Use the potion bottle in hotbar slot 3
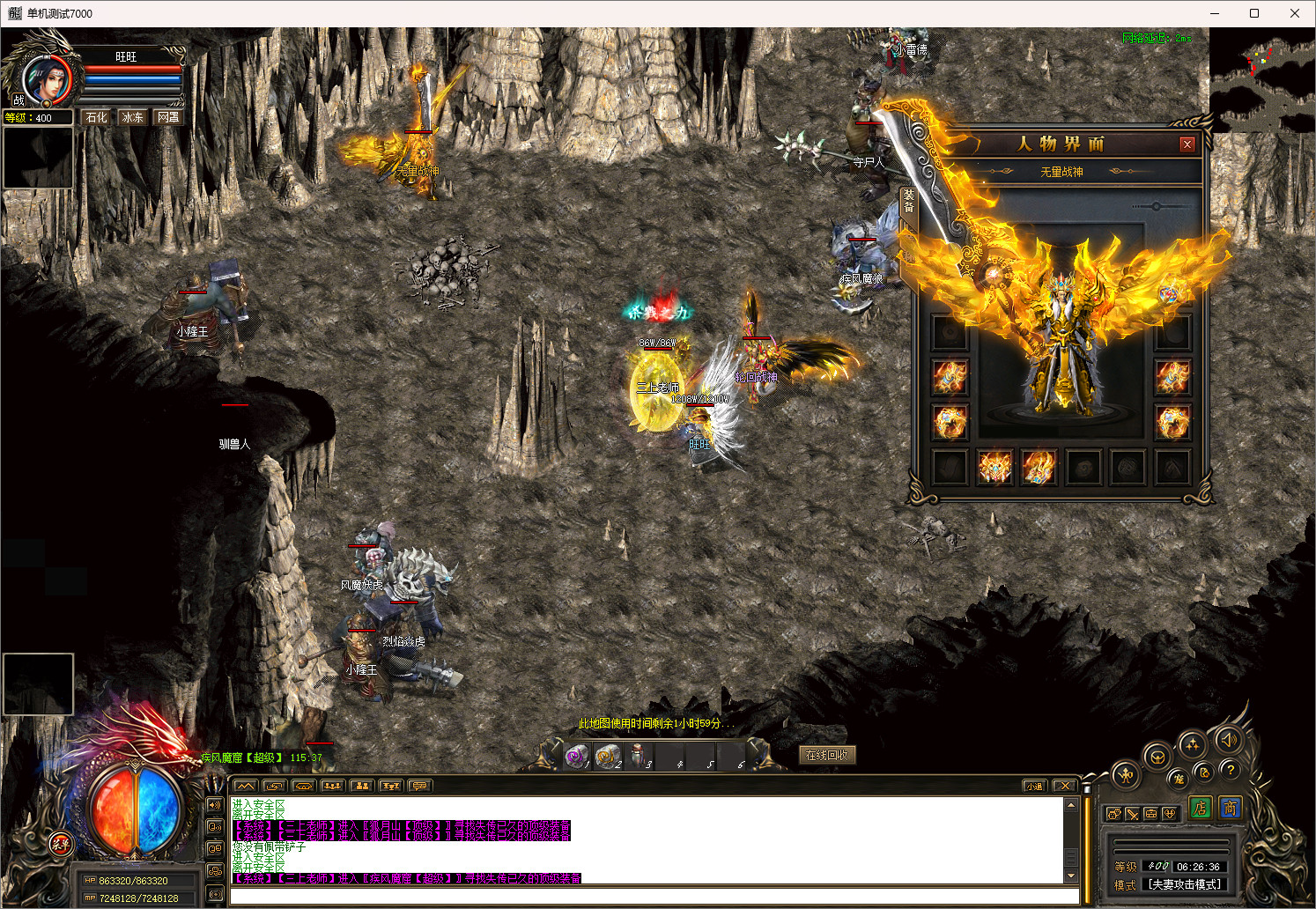The width and height of the screenshot is (1316, 909). 638,756
